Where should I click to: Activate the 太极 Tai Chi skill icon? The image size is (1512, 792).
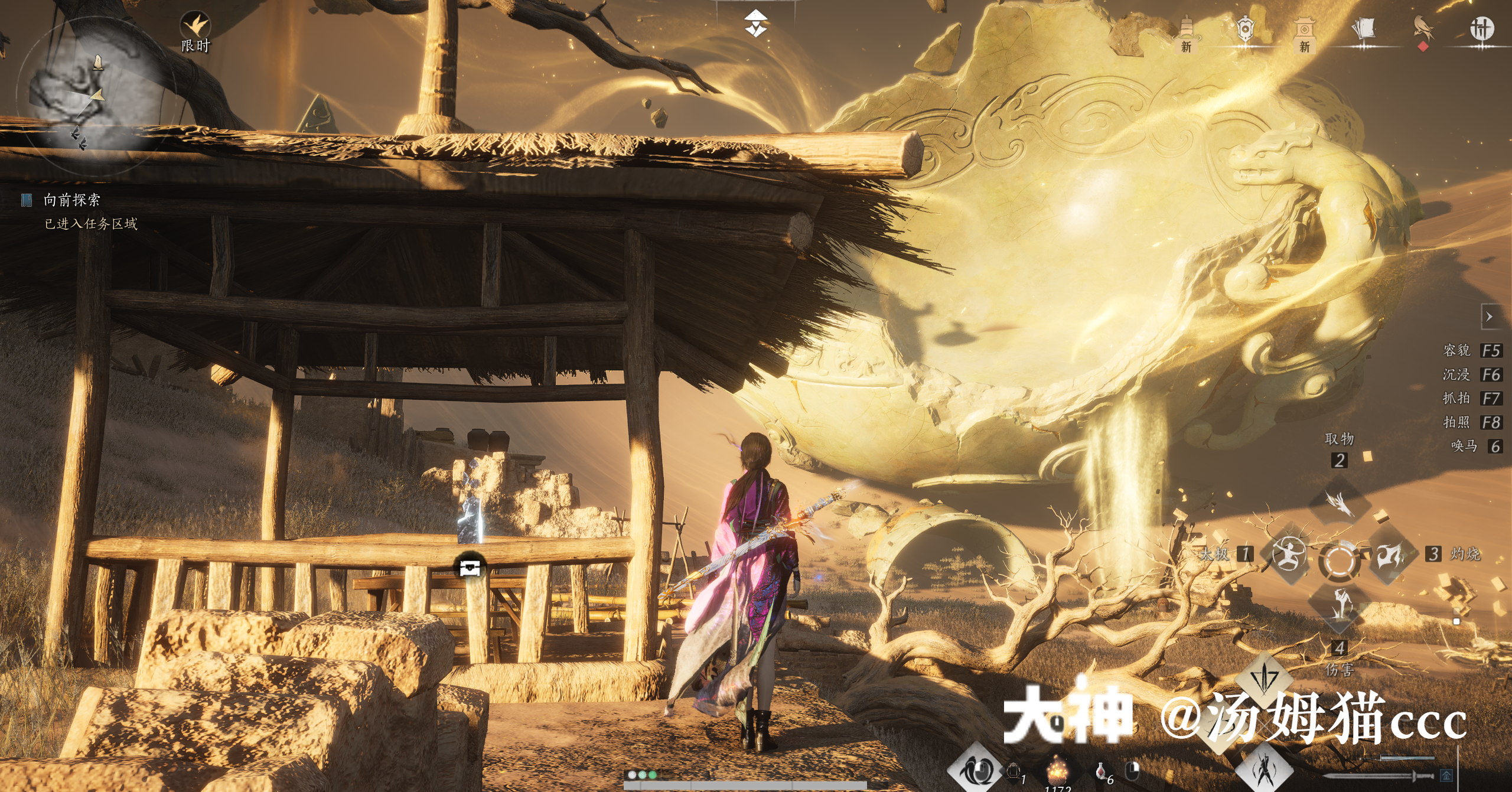click(x=1289, y=555)
